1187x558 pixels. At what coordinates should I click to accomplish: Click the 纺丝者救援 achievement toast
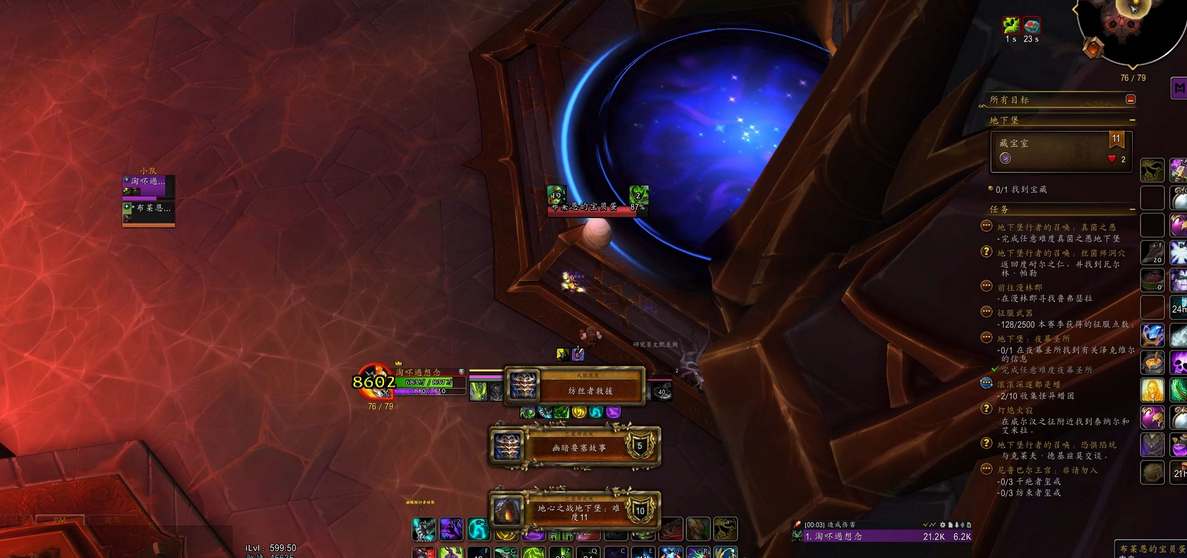click(574, 386)
